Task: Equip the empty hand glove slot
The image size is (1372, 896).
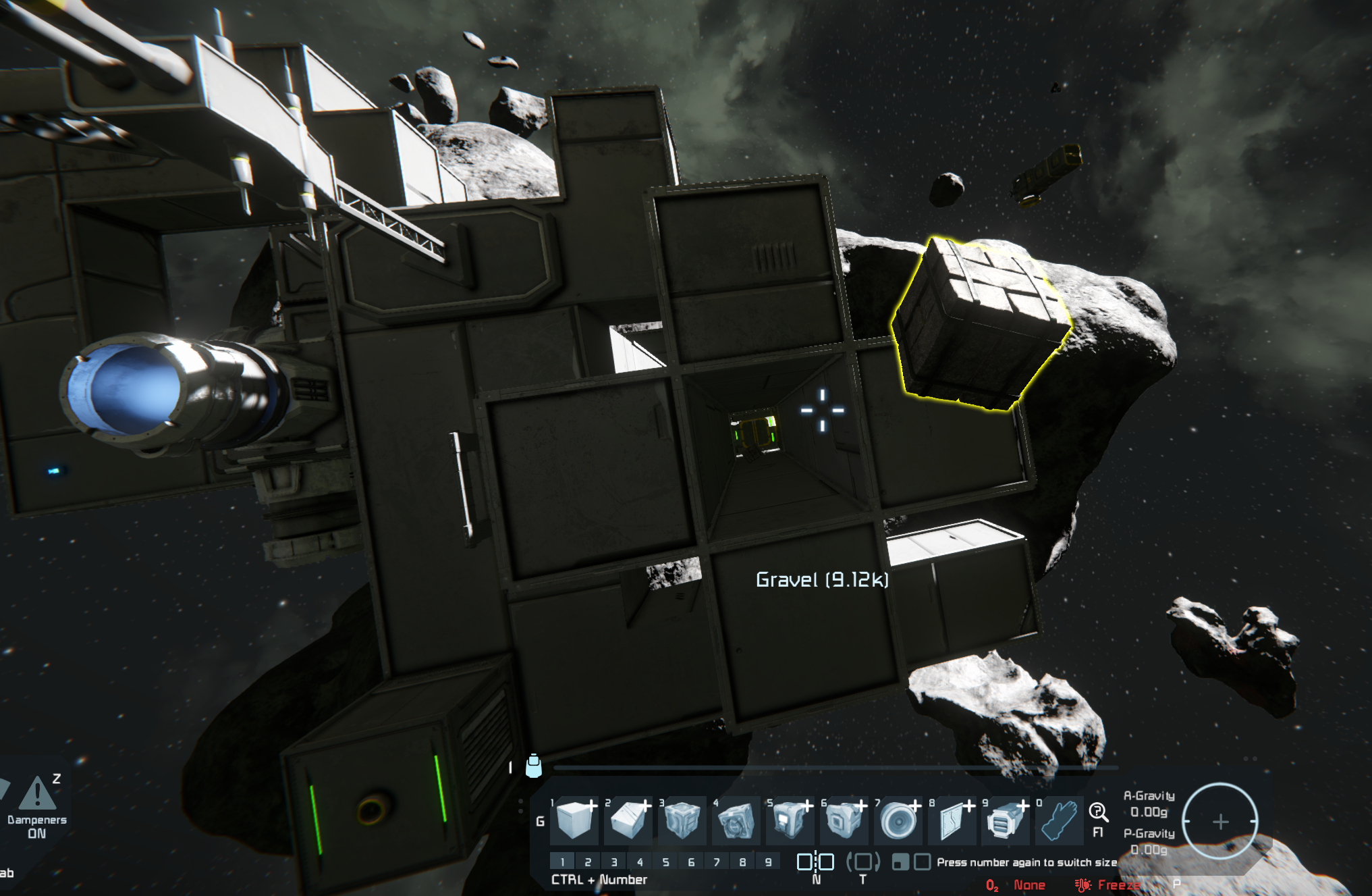Action: coord(1059,820)
